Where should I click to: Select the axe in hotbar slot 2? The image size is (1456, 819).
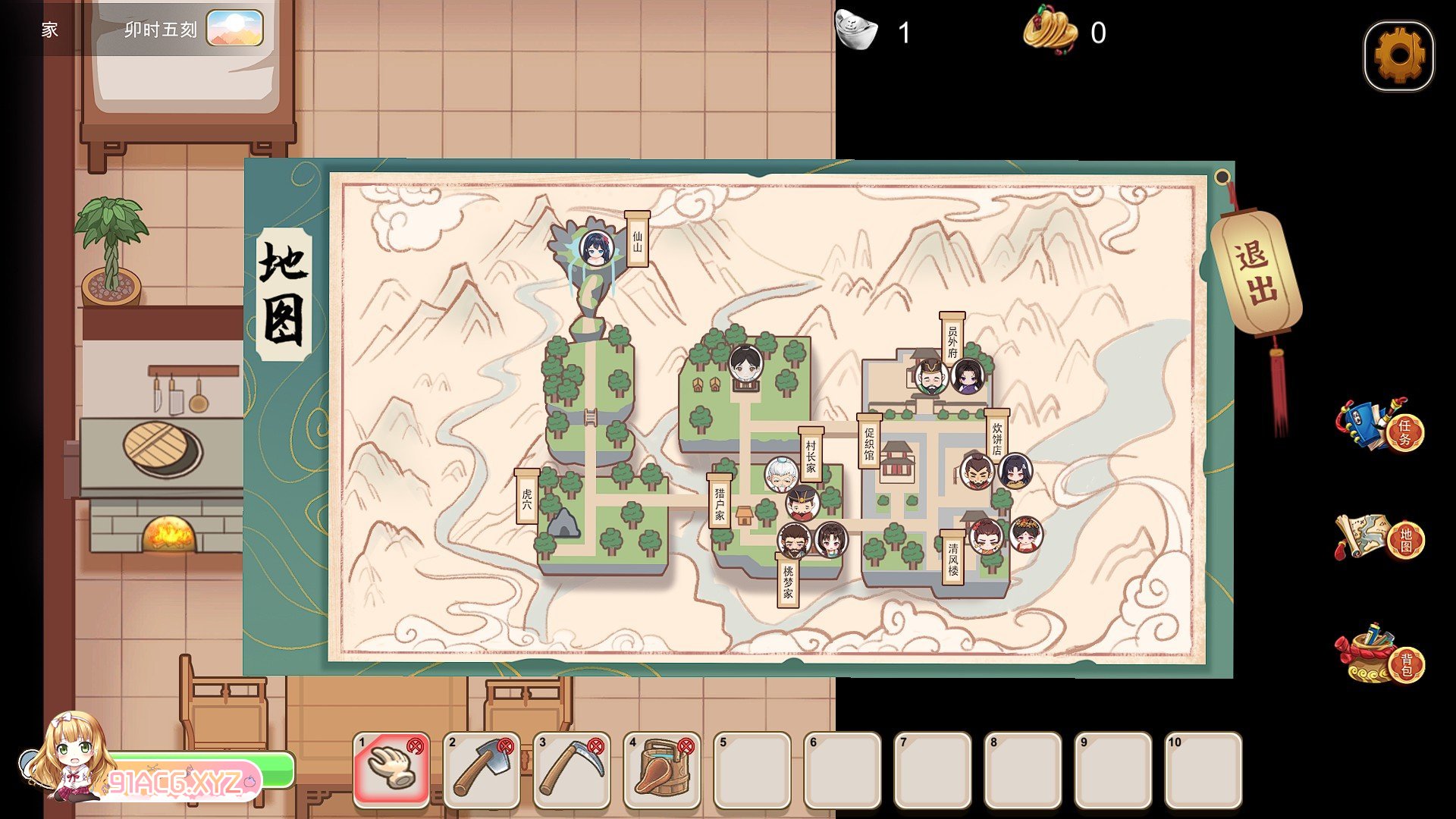[x=482, y=769]
